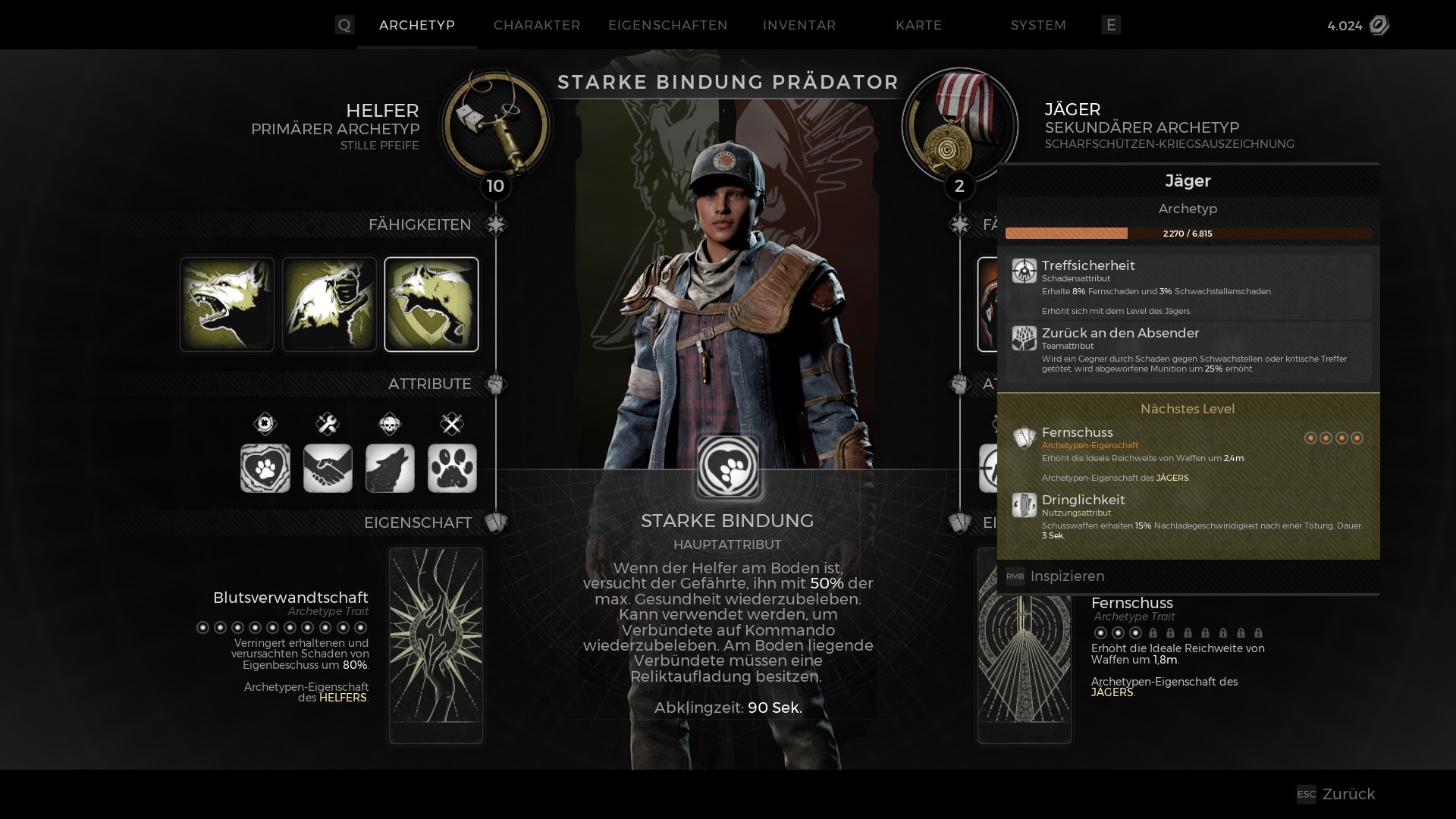This screenshot has height=819, width=1456.
Task: Select the second Helfer dog skill
Action: pyautogui.click(x=328, y=304)
